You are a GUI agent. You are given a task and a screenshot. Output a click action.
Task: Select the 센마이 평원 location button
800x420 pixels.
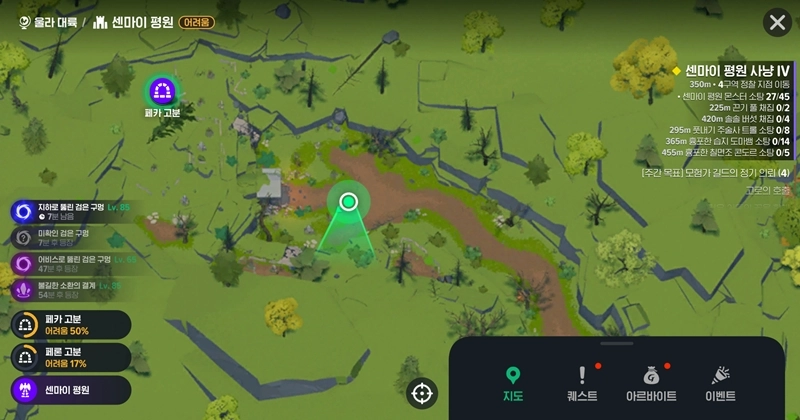(x=65, y=389)
